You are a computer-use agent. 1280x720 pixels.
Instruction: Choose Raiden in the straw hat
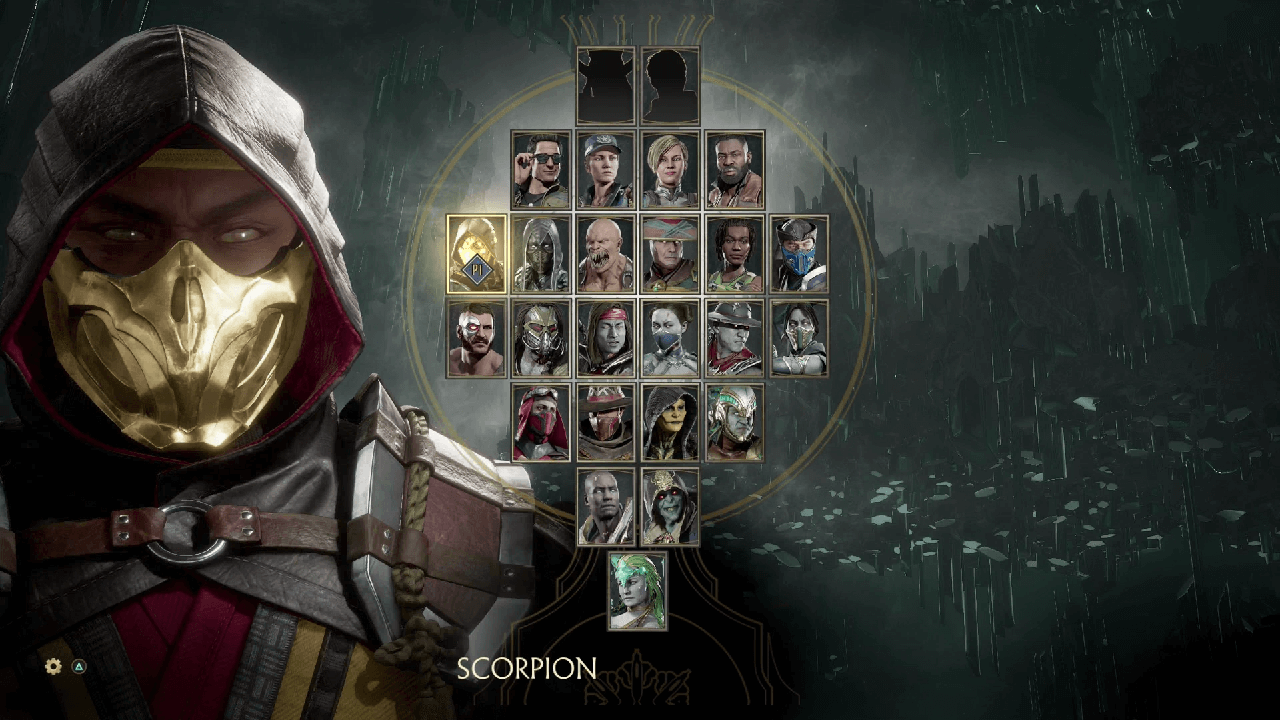(670, 254)
